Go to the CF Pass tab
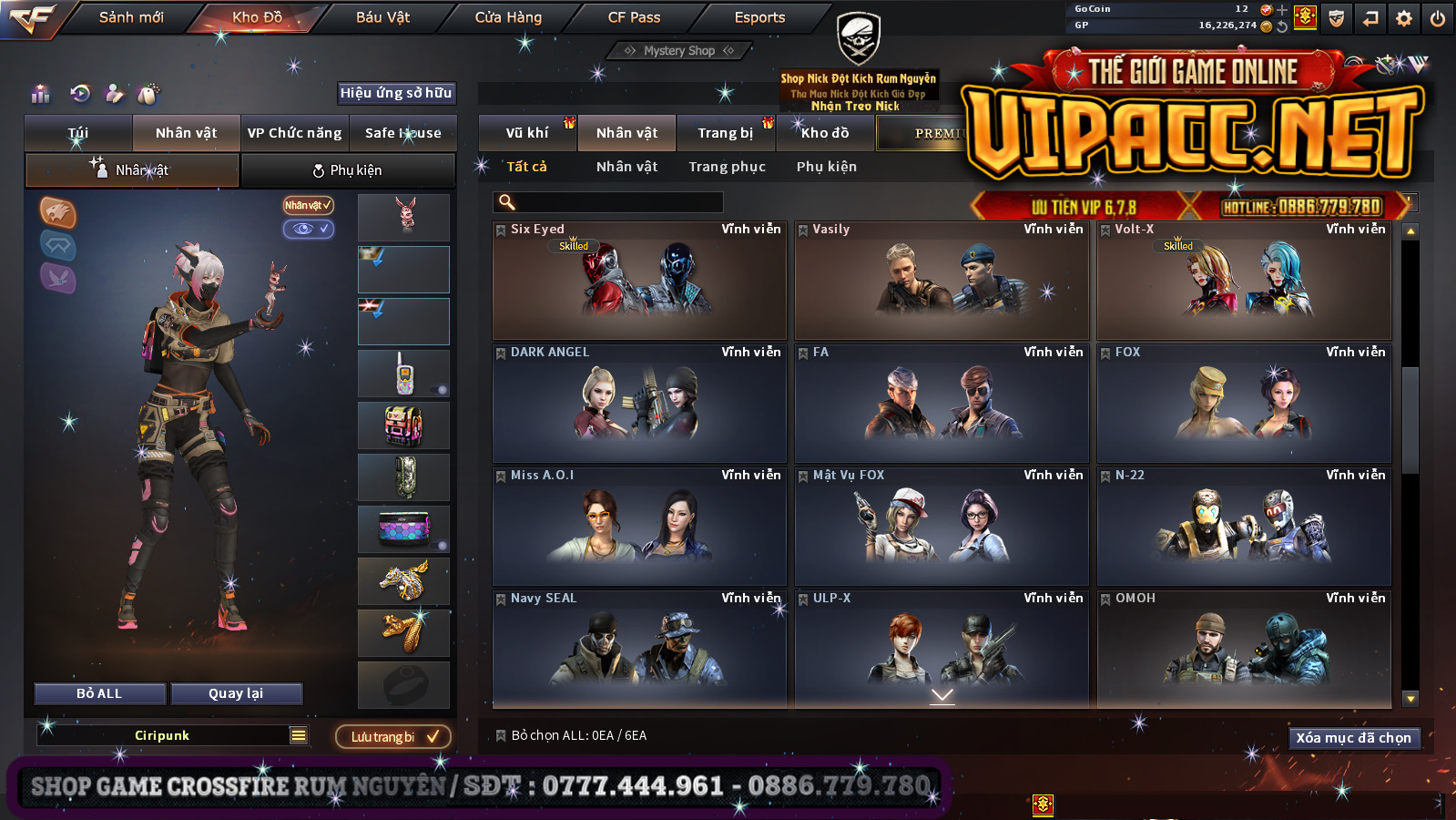Image resolution: width=1456 pixels, height=820 pixels. [634, 17]
